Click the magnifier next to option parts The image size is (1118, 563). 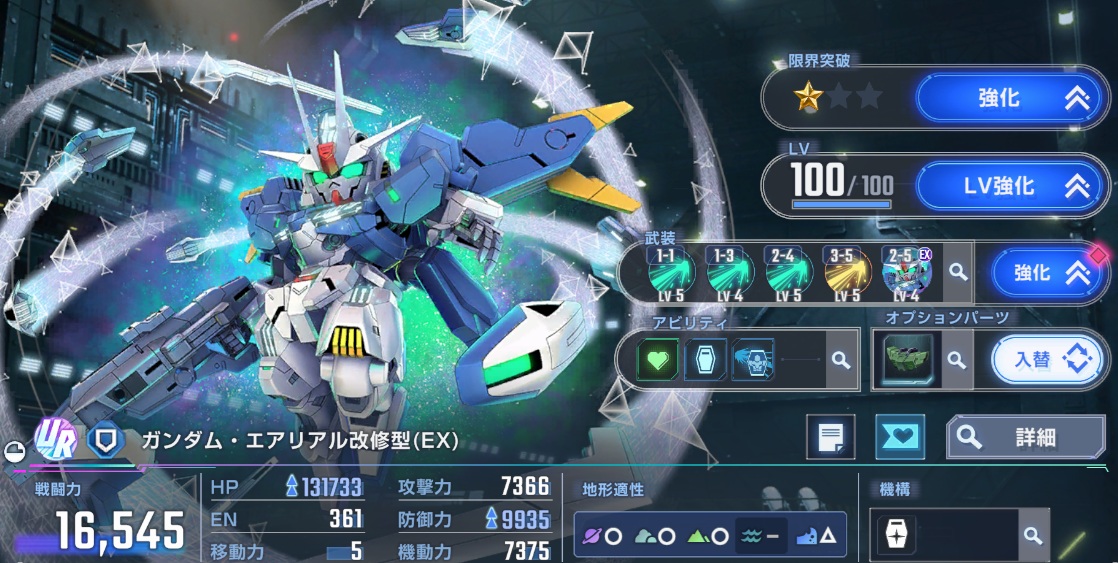click(x=957, y=360)
